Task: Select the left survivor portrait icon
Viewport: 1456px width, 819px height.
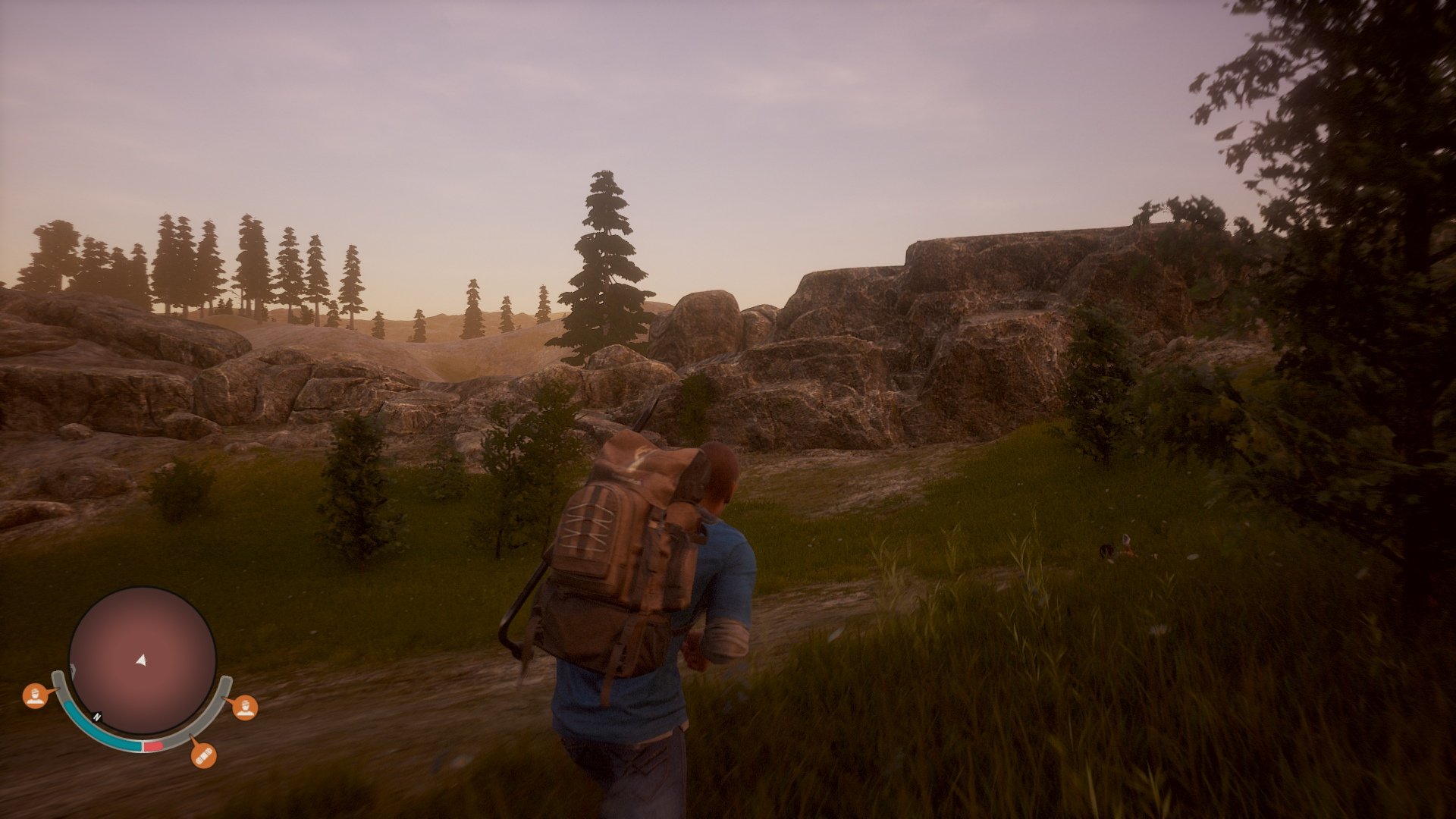Action: [35, 697]
